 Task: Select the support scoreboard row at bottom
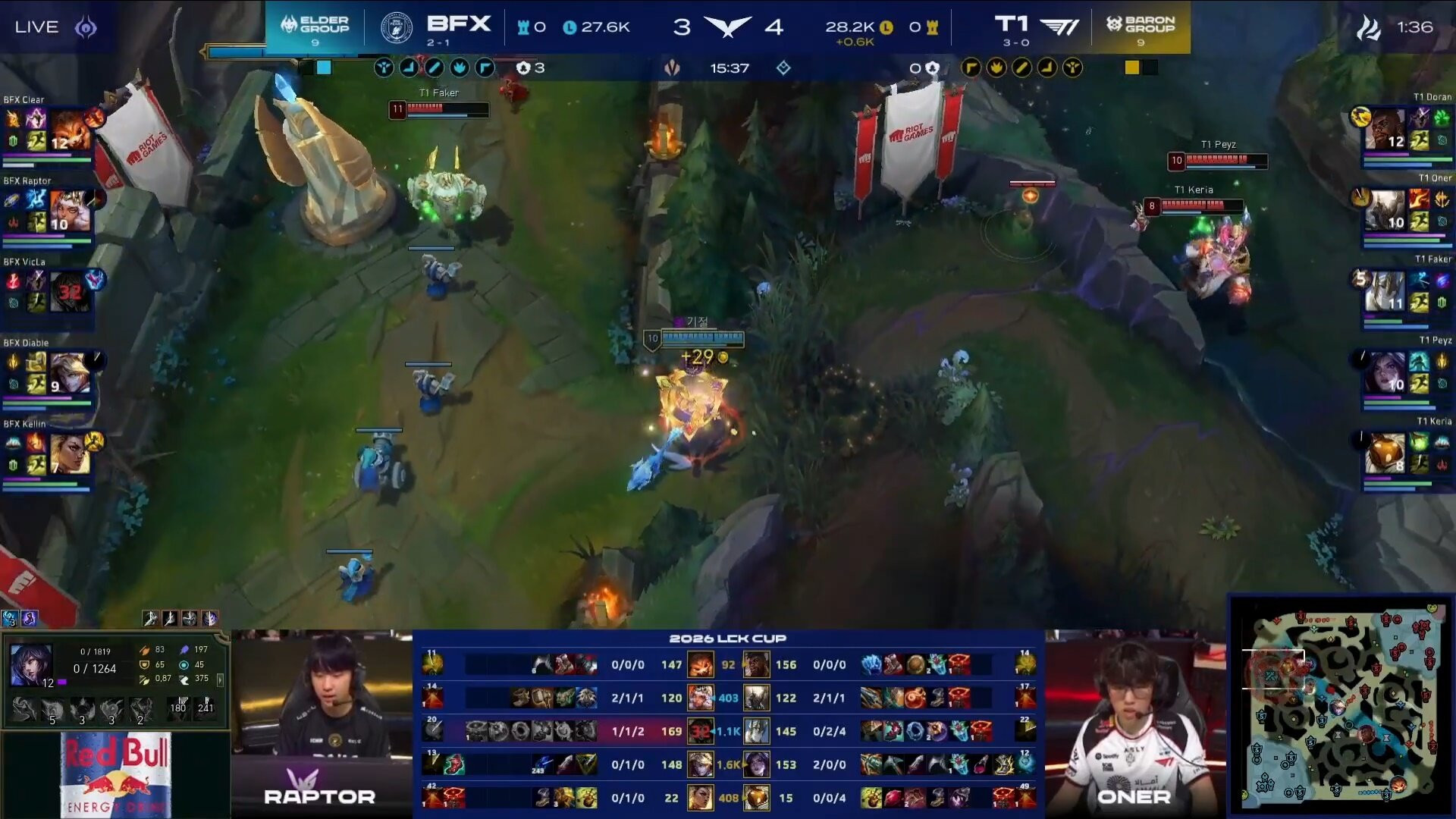coord(728,798)
